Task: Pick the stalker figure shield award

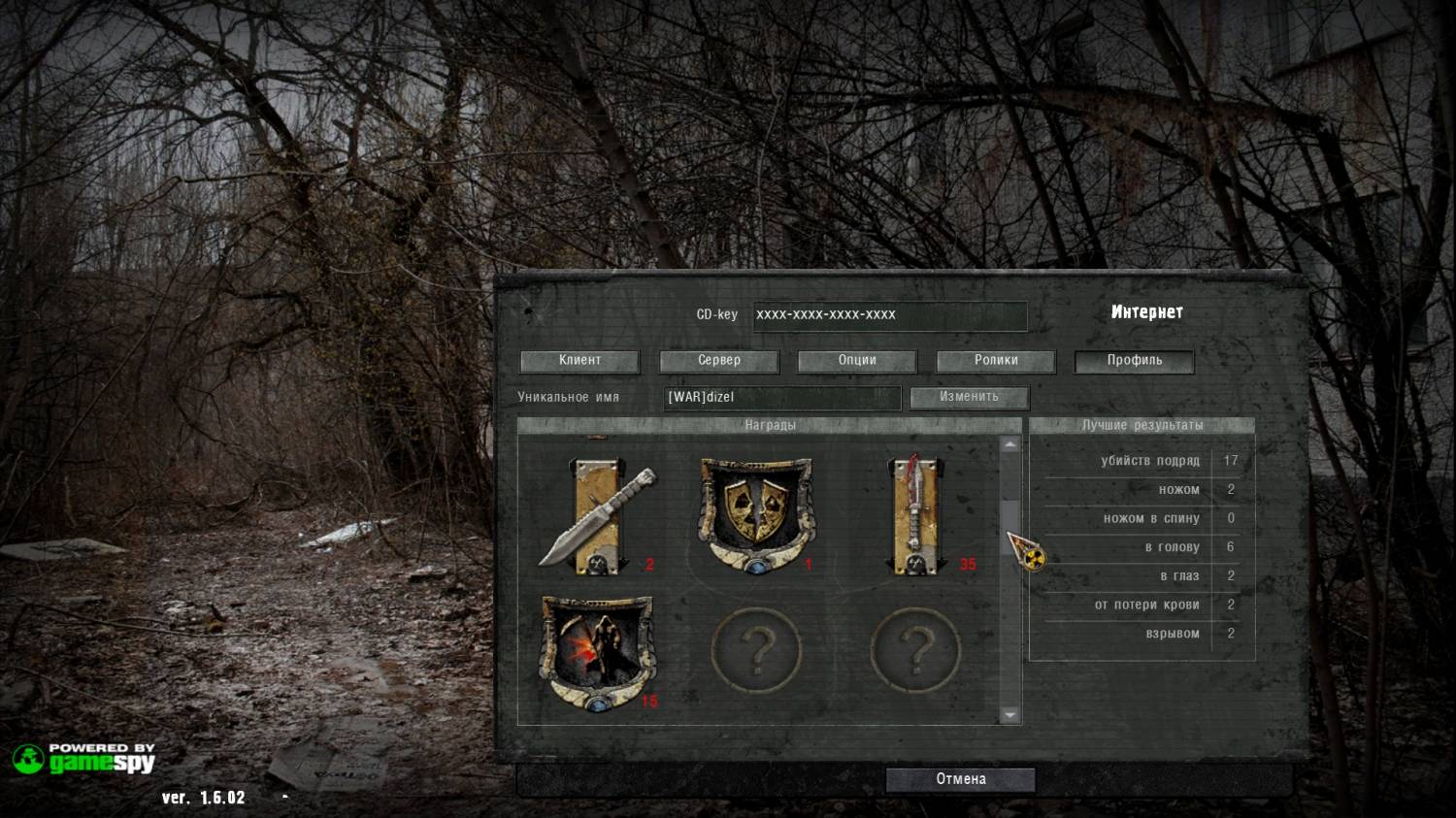Action: [598, 652]
